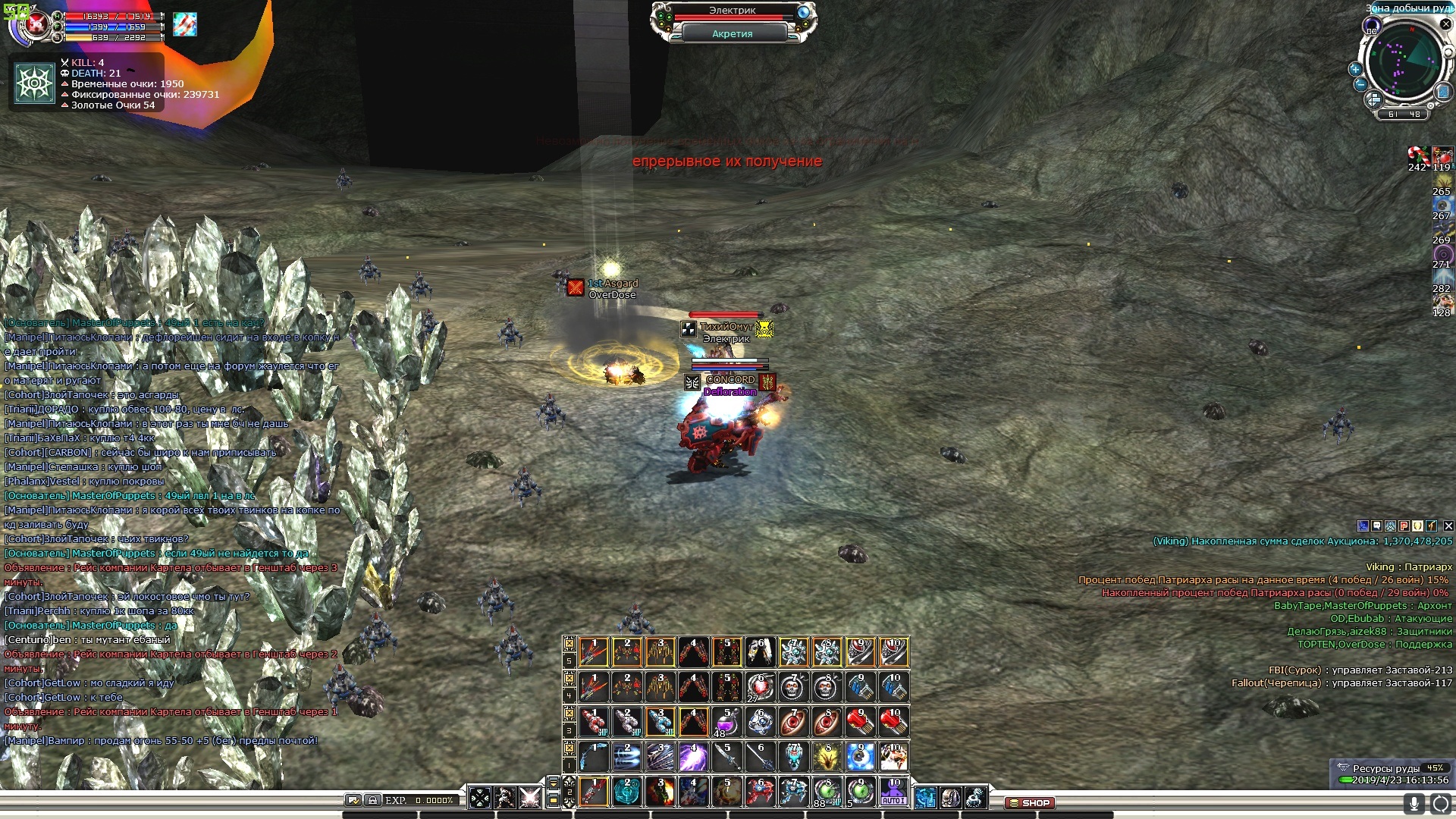
Task: Use the red heart item showing 27
Action: pyautogui.click(x=760, y=687)
